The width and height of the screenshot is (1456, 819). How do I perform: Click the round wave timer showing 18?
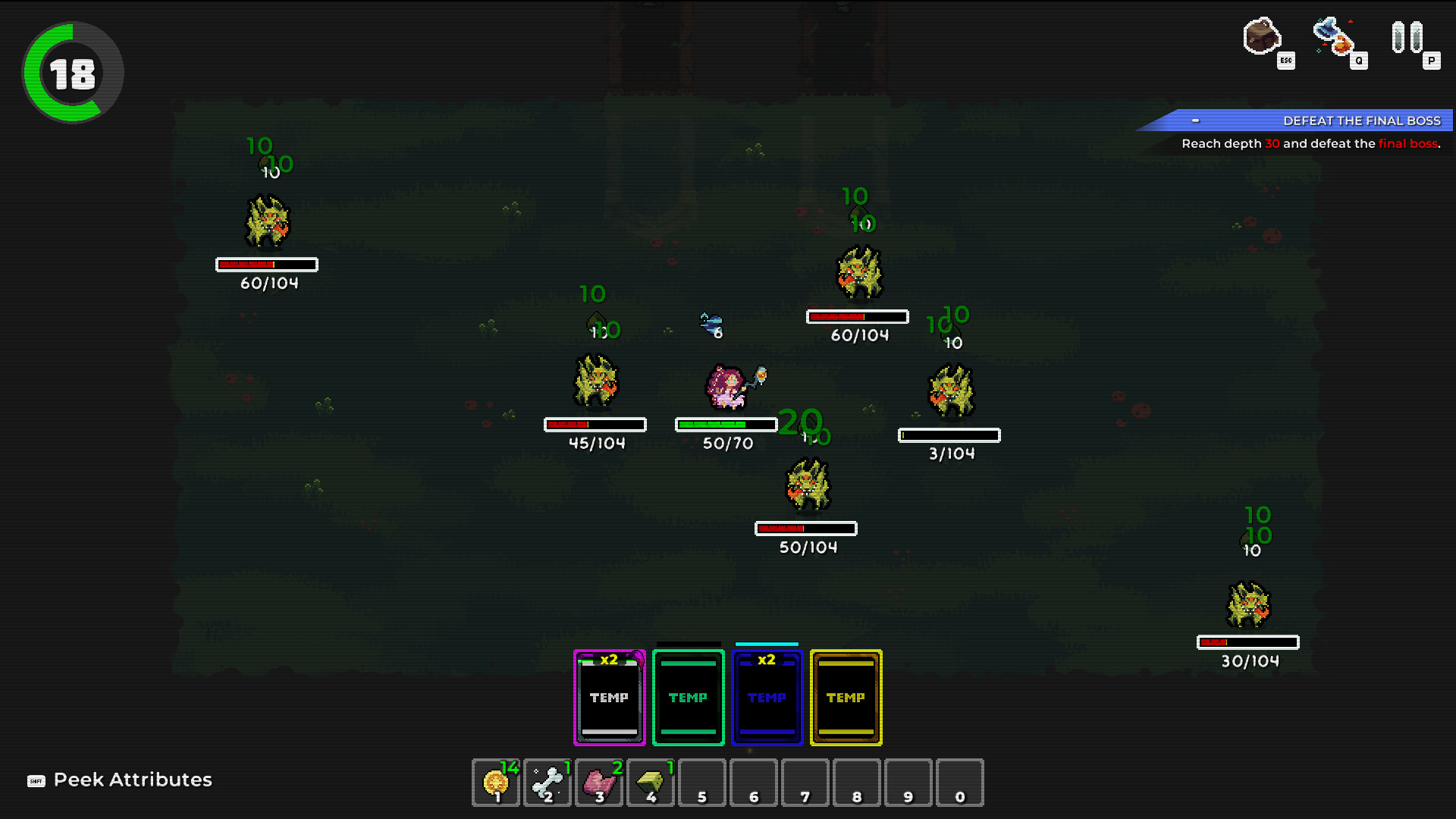71,71
